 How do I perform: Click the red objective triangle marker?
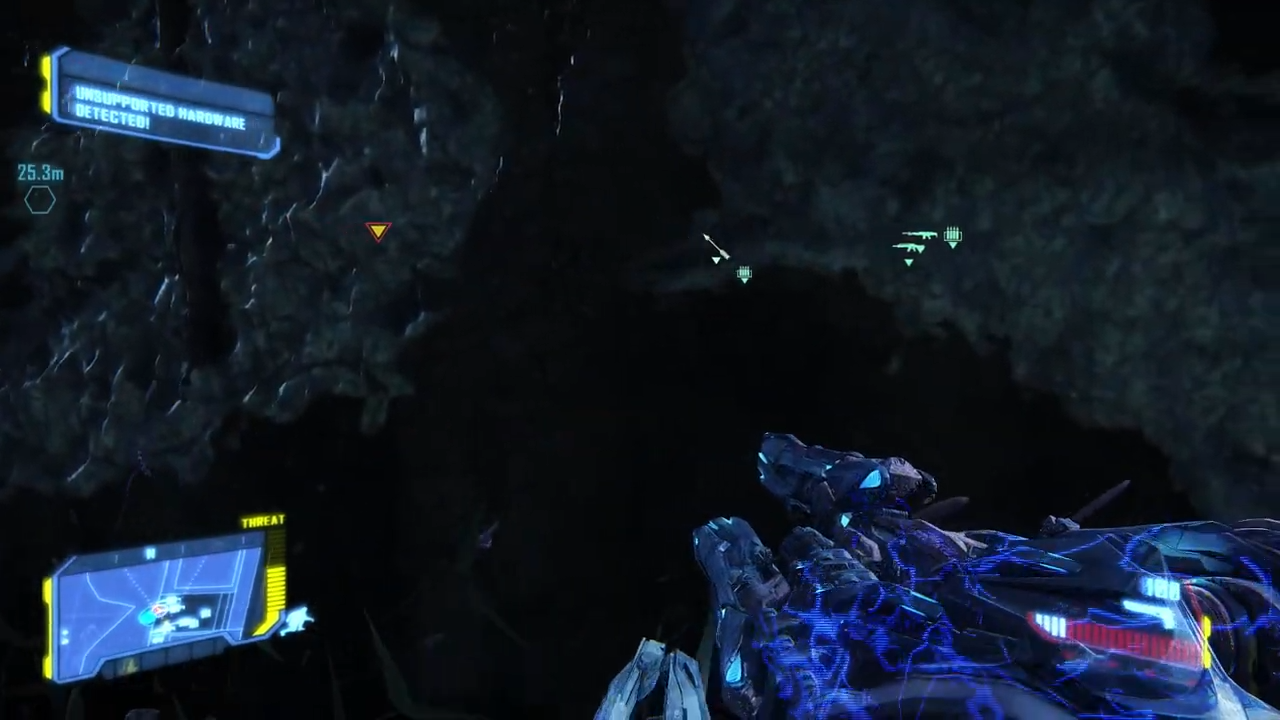coord(378,232)
